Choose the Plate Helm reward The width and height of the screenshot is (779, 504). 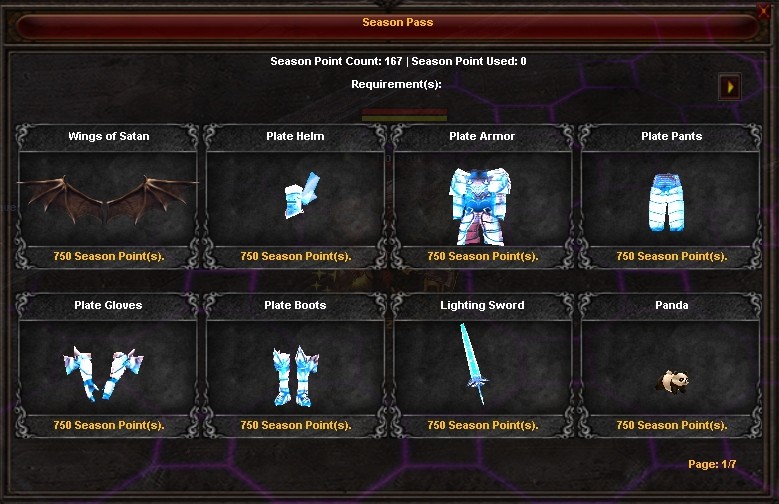coord(295,197)
